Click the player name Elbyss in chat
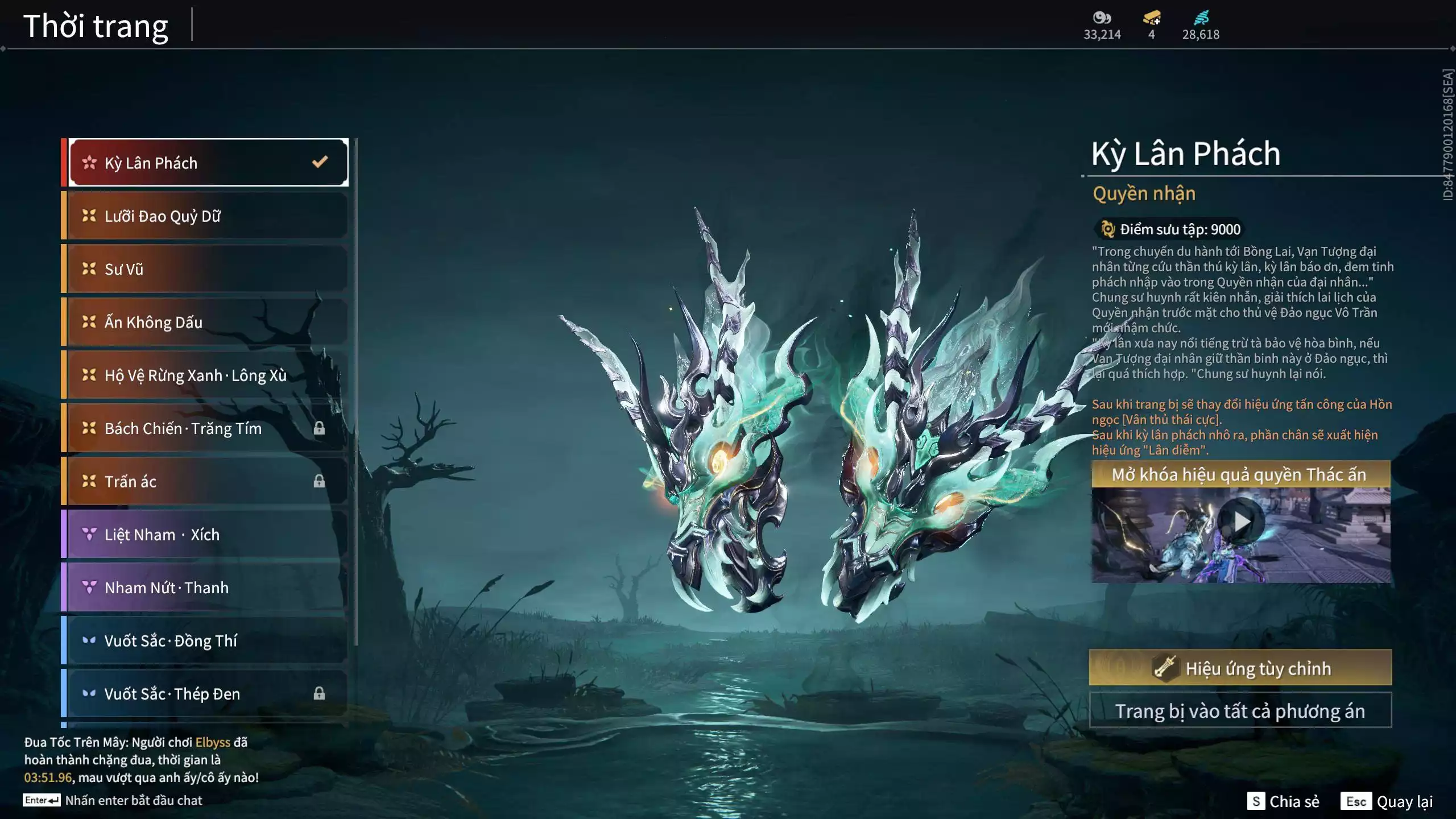 pos(213,742)
